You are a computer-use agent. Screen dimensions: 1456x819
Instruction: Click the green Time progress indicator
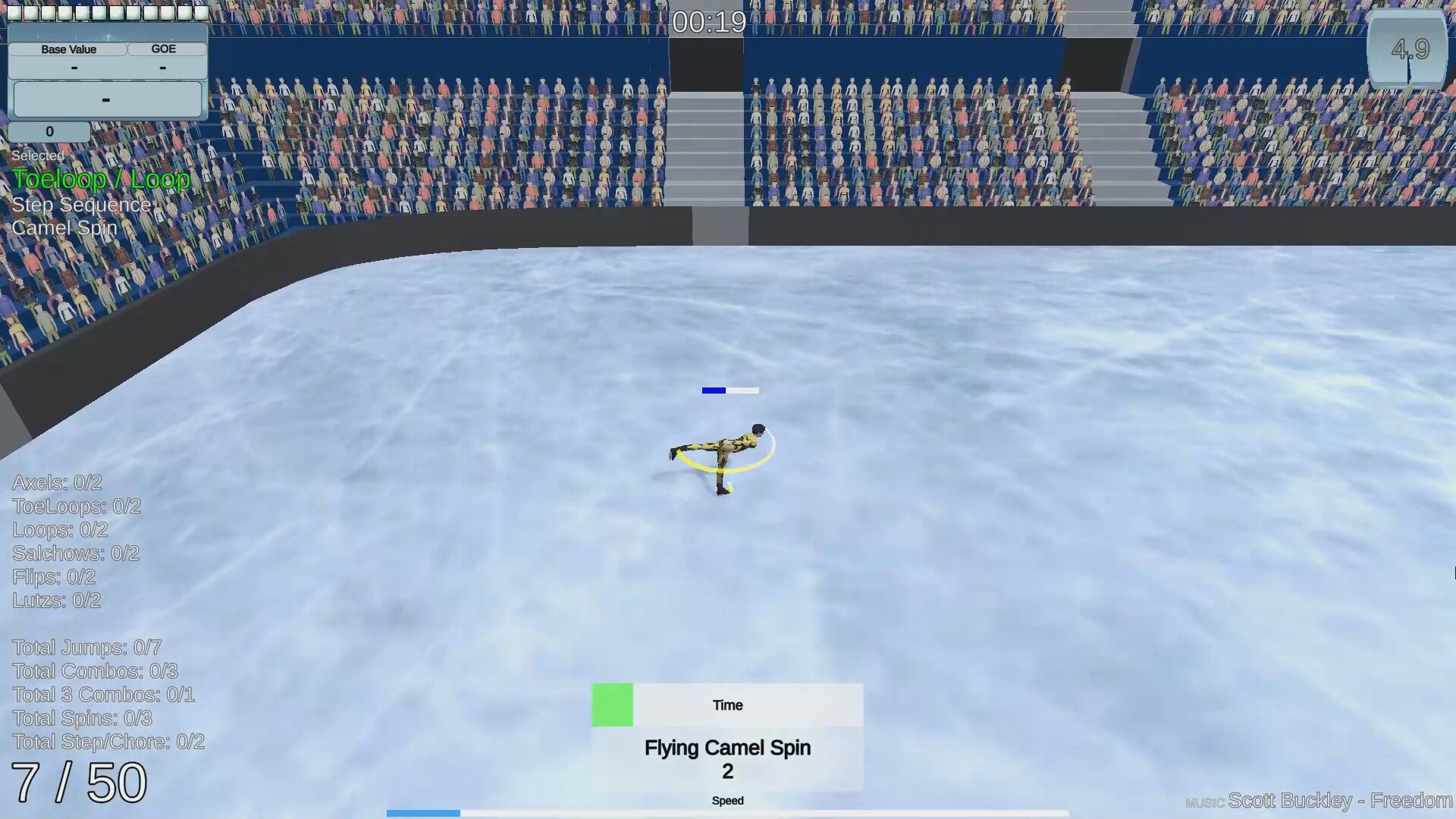pos(612,704)
